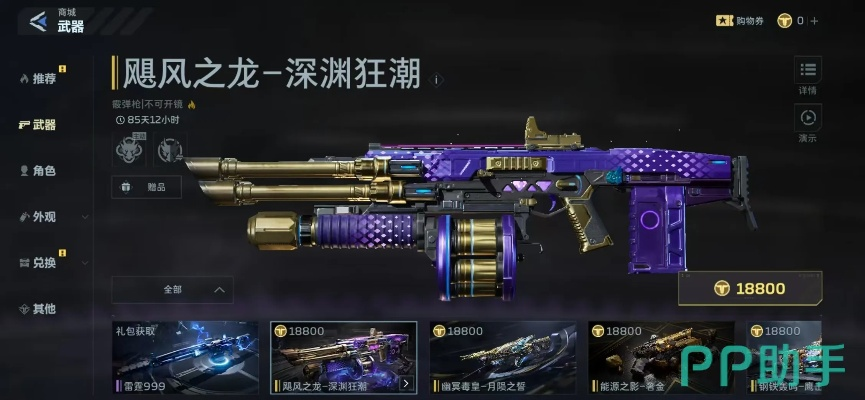The height and width of the screenshot is (400, 865).
Task: Open the 赠品 gift button
Action: 145,186
